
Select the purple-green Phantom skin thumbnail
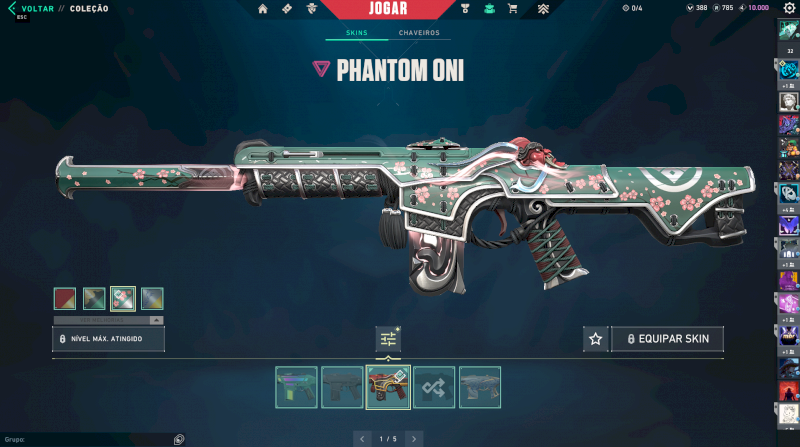pos(296,387)
